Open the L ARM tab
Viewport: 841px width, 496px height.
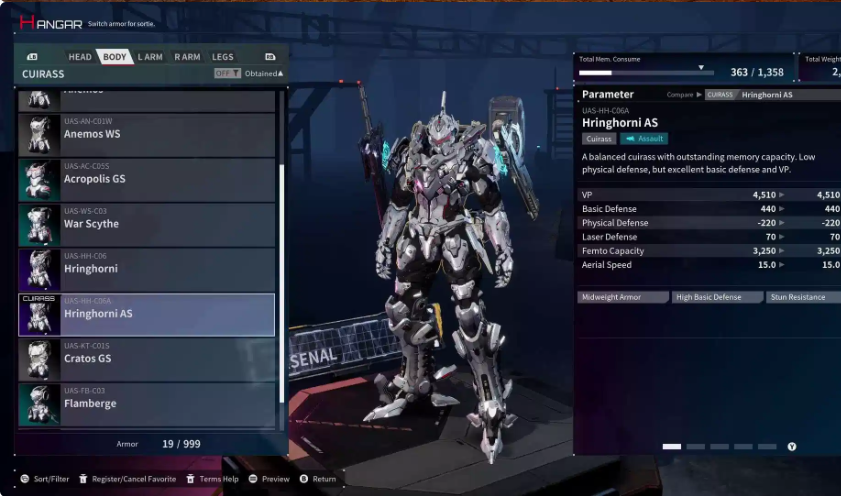[x=150, y=57]
